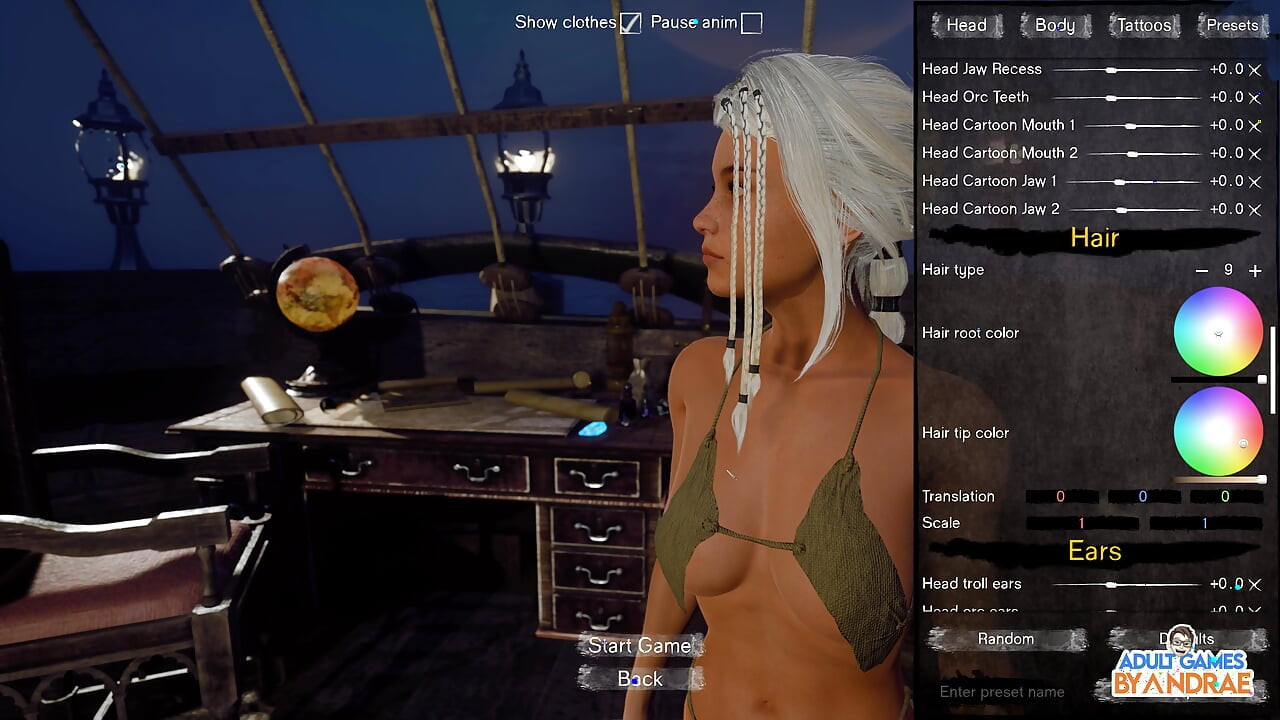Open the Tattoos tab

1143,25
